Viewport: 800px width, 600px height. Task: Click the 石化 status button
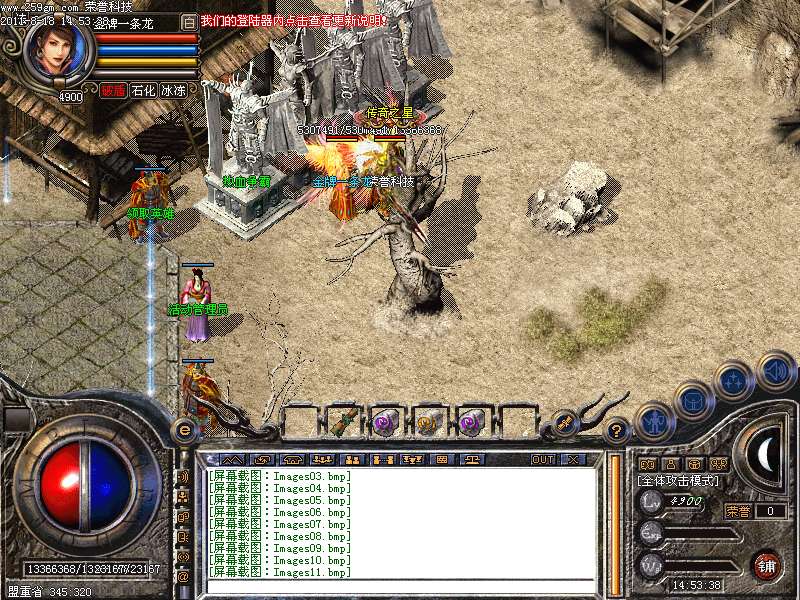point(144,90)
